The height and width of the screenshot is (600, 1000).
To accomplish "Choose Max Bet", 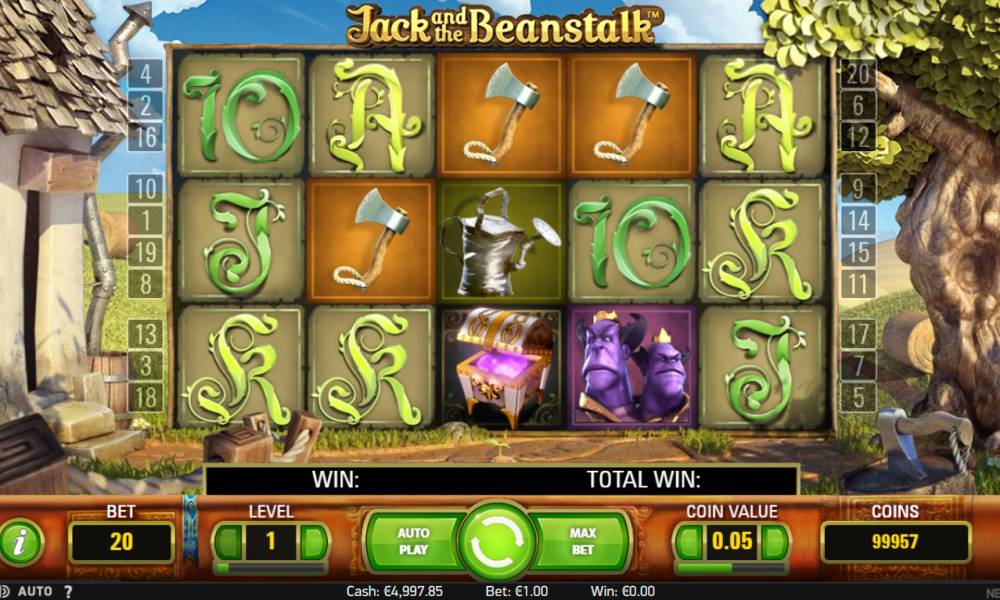I will click(582, 541).
